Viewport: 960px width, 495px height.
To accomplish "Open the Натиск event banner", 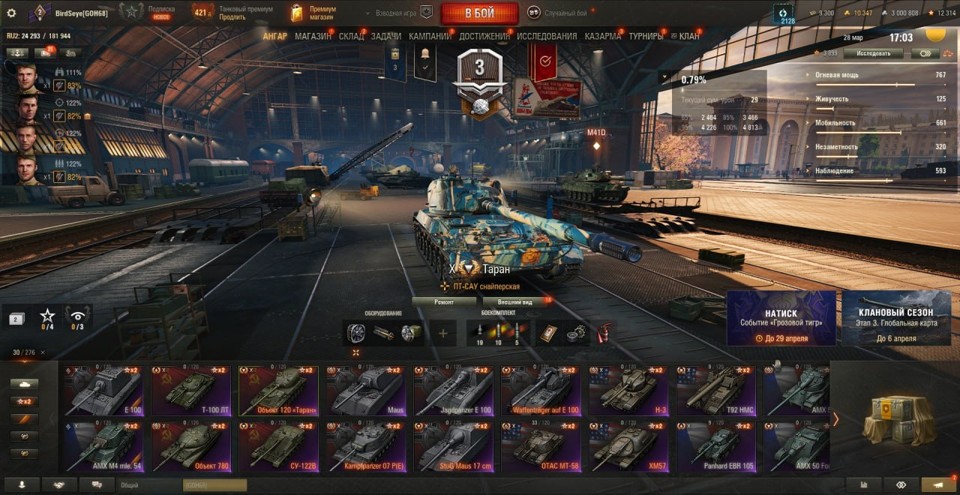I will coord(781,318).
